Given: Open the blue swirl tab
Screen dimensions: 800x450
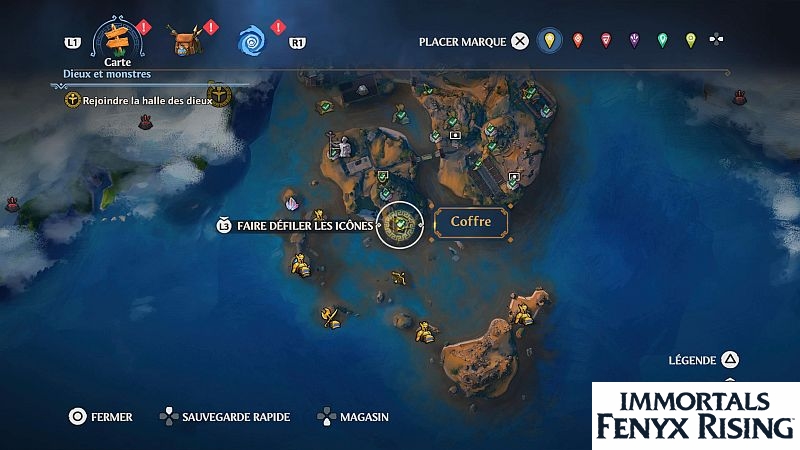Looking at the screenshot, I should click(x=251, y=42).
